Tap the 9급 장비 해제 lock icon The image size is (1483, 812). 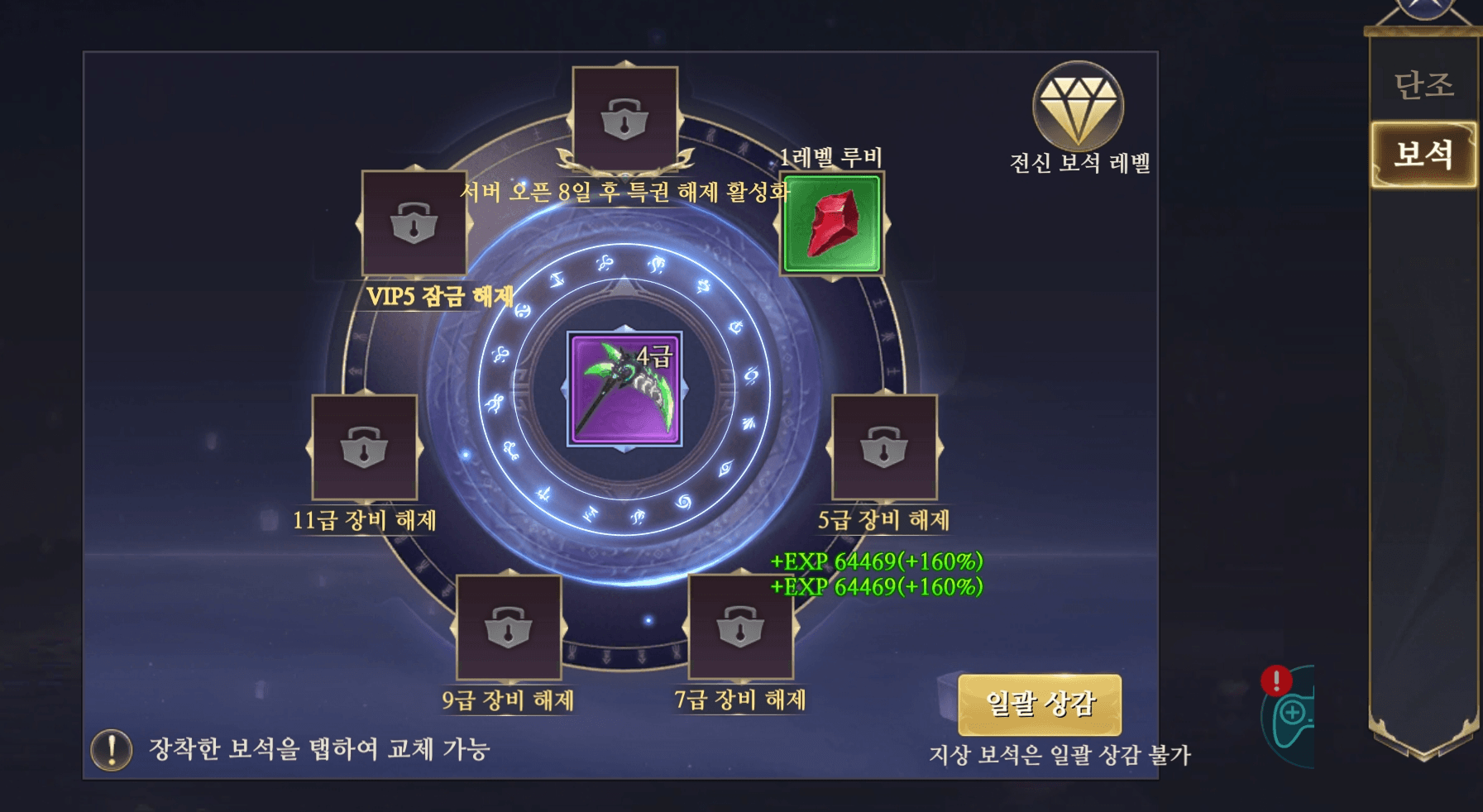point(509,628)
